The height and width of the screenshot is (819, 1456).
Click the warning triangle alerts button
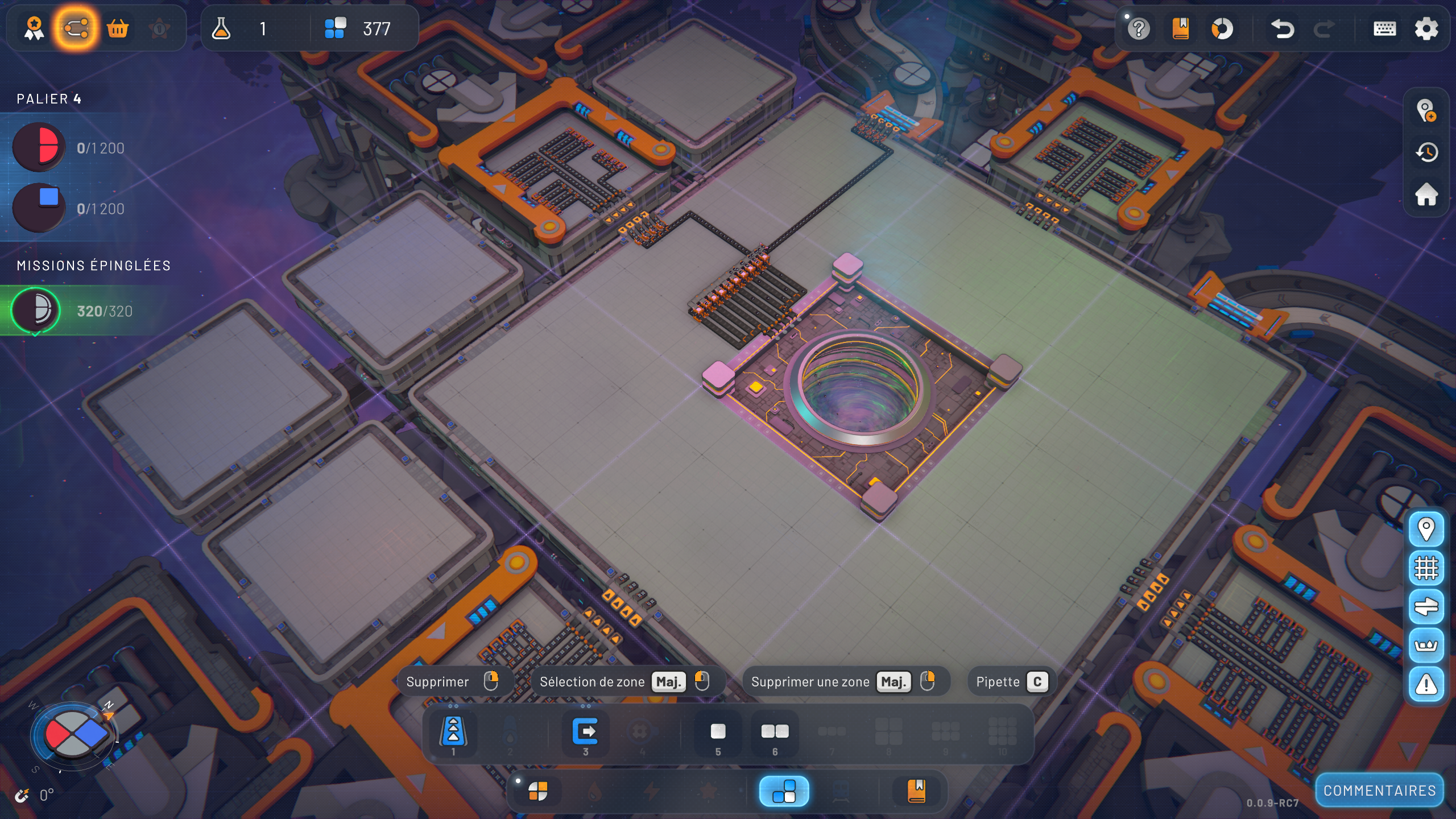(x=1426, y=685)
